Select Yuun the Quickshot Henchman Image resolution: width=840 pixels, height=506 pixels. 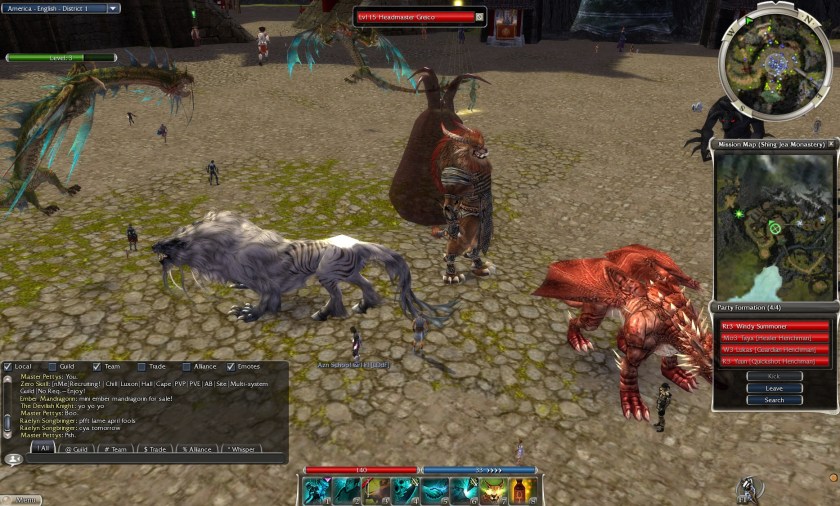click(774, 362)
